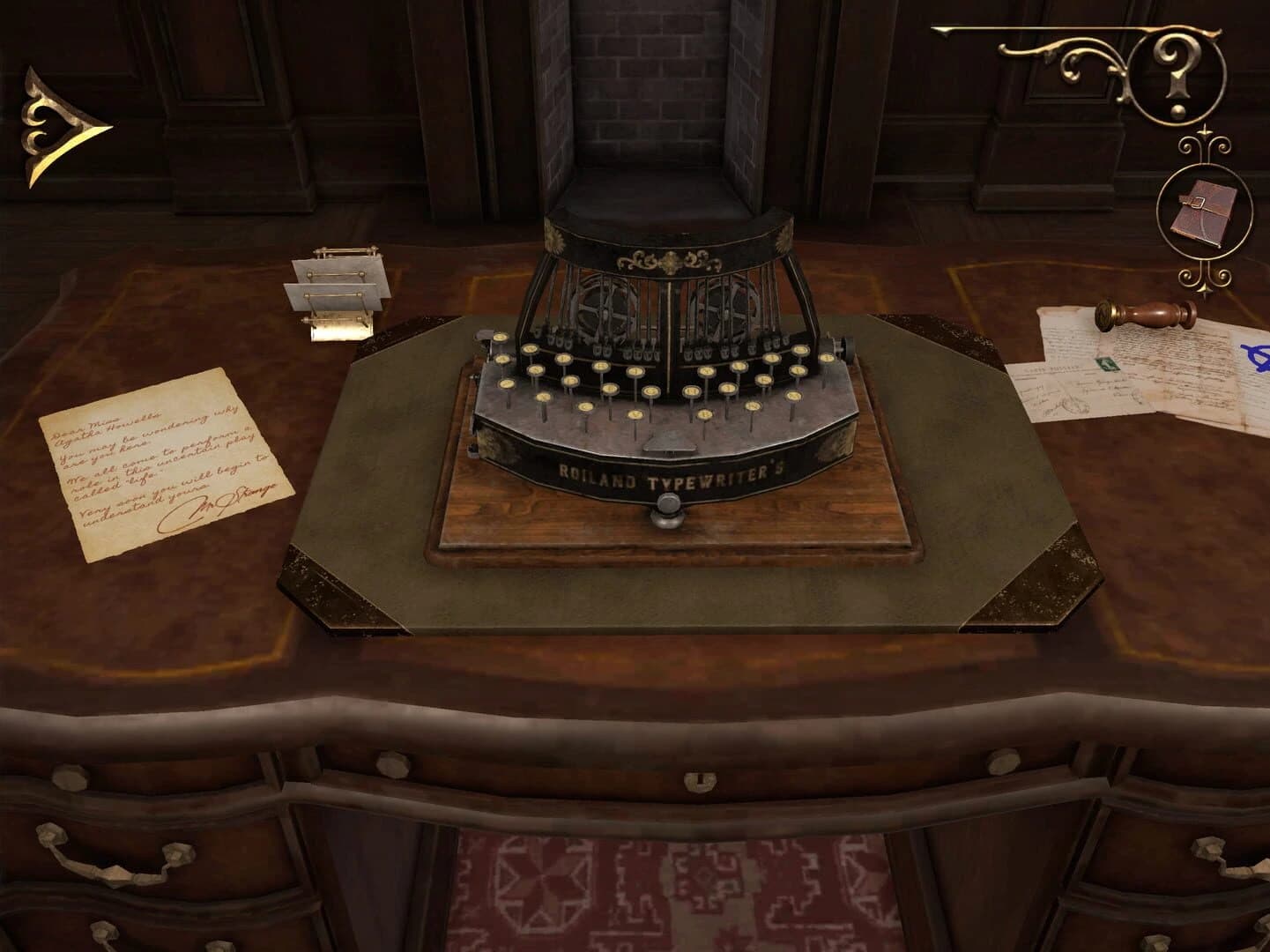Open the leather journal icon
Screen dimensions: 1270x952
tap(1203, 209)
